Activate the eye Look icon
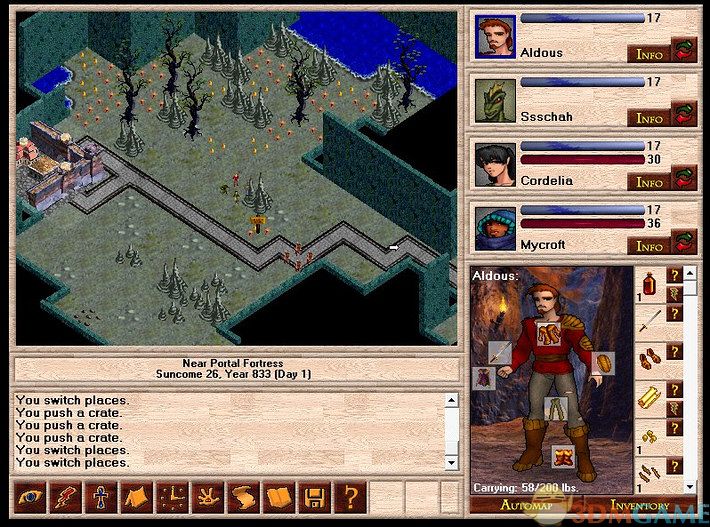This screenshot has width=710, height=527. pyautogui.click(x=29, y=496)
